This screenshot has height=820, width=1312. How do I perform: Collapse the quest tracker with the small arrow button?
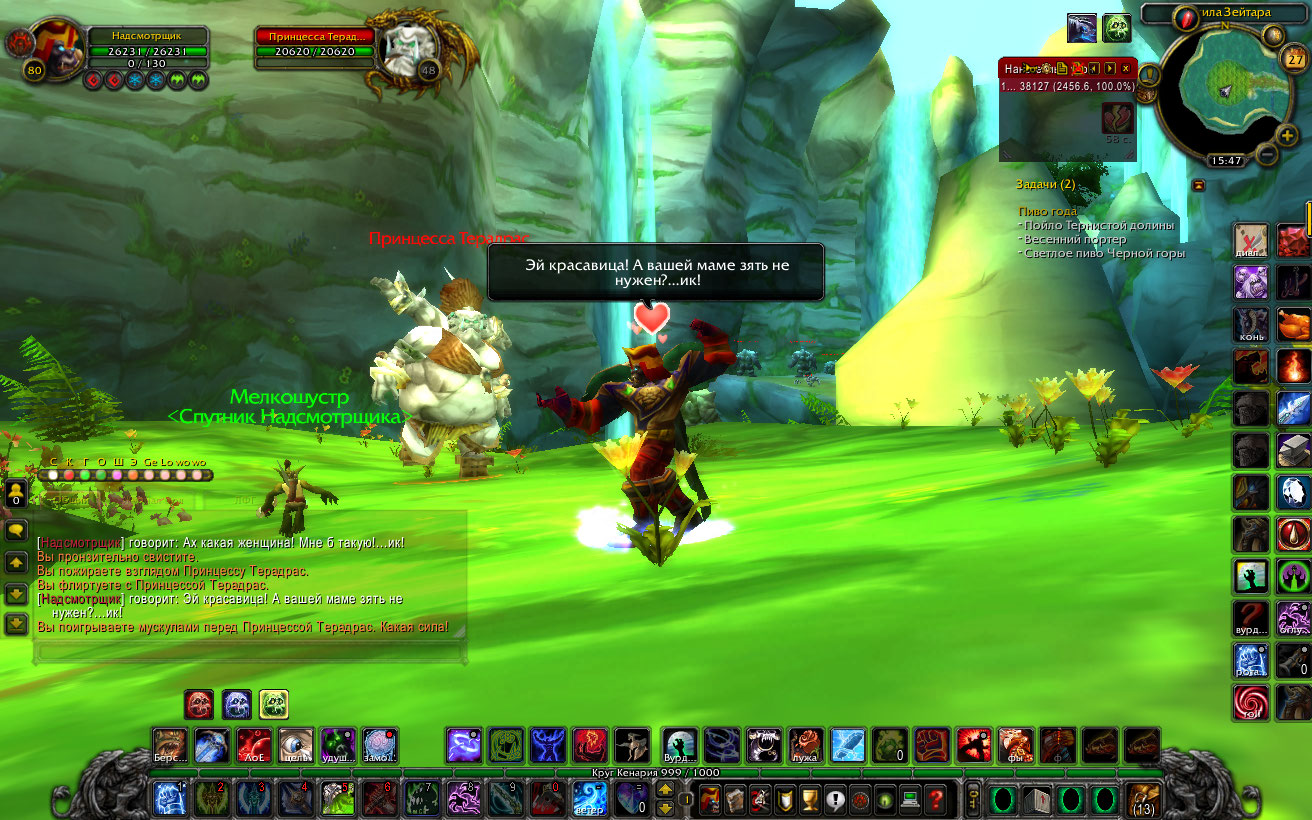click(x=1198, y=185)
